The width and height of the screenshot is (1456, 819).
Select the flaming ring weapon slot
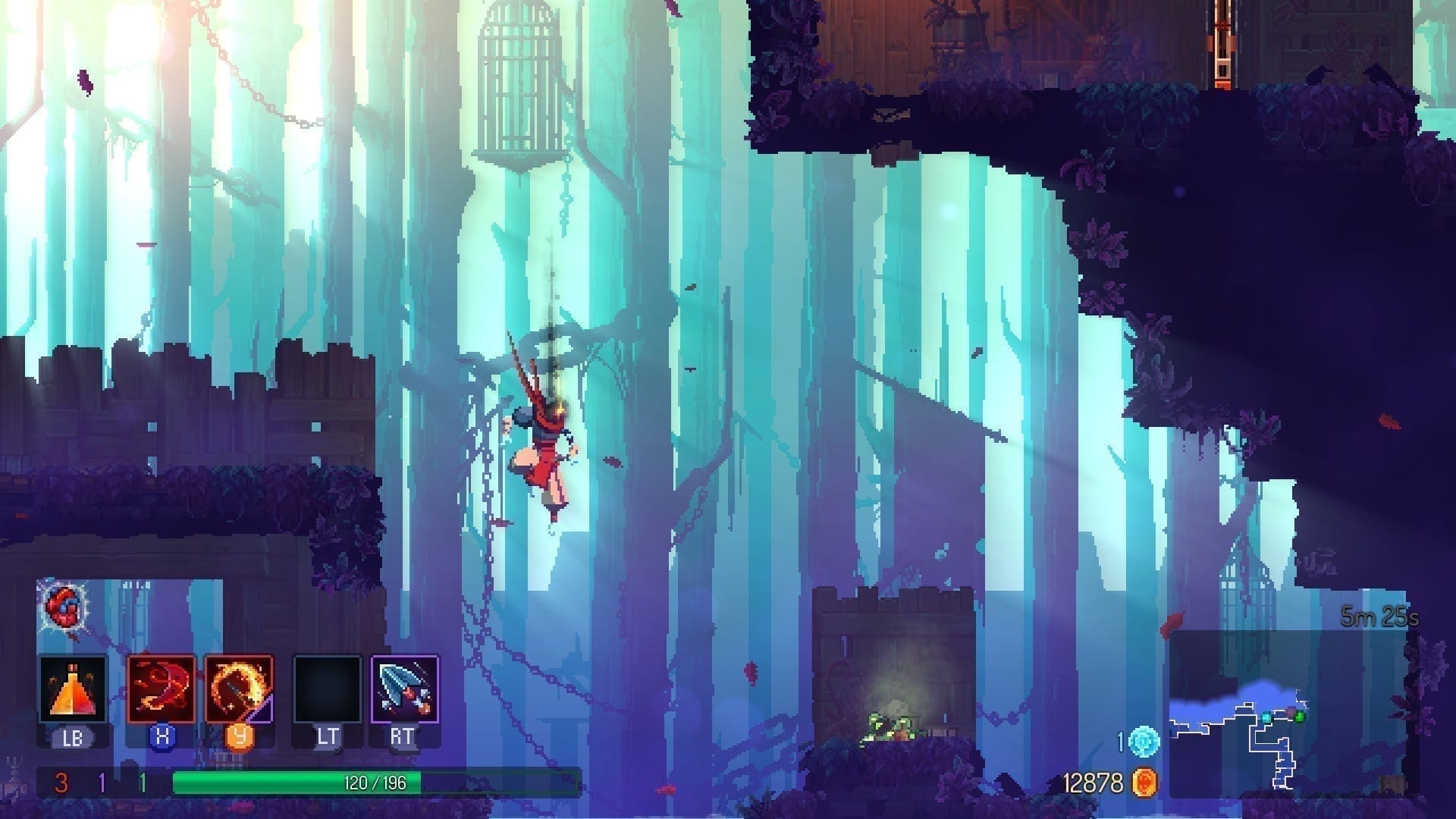[x=239, y=689]
